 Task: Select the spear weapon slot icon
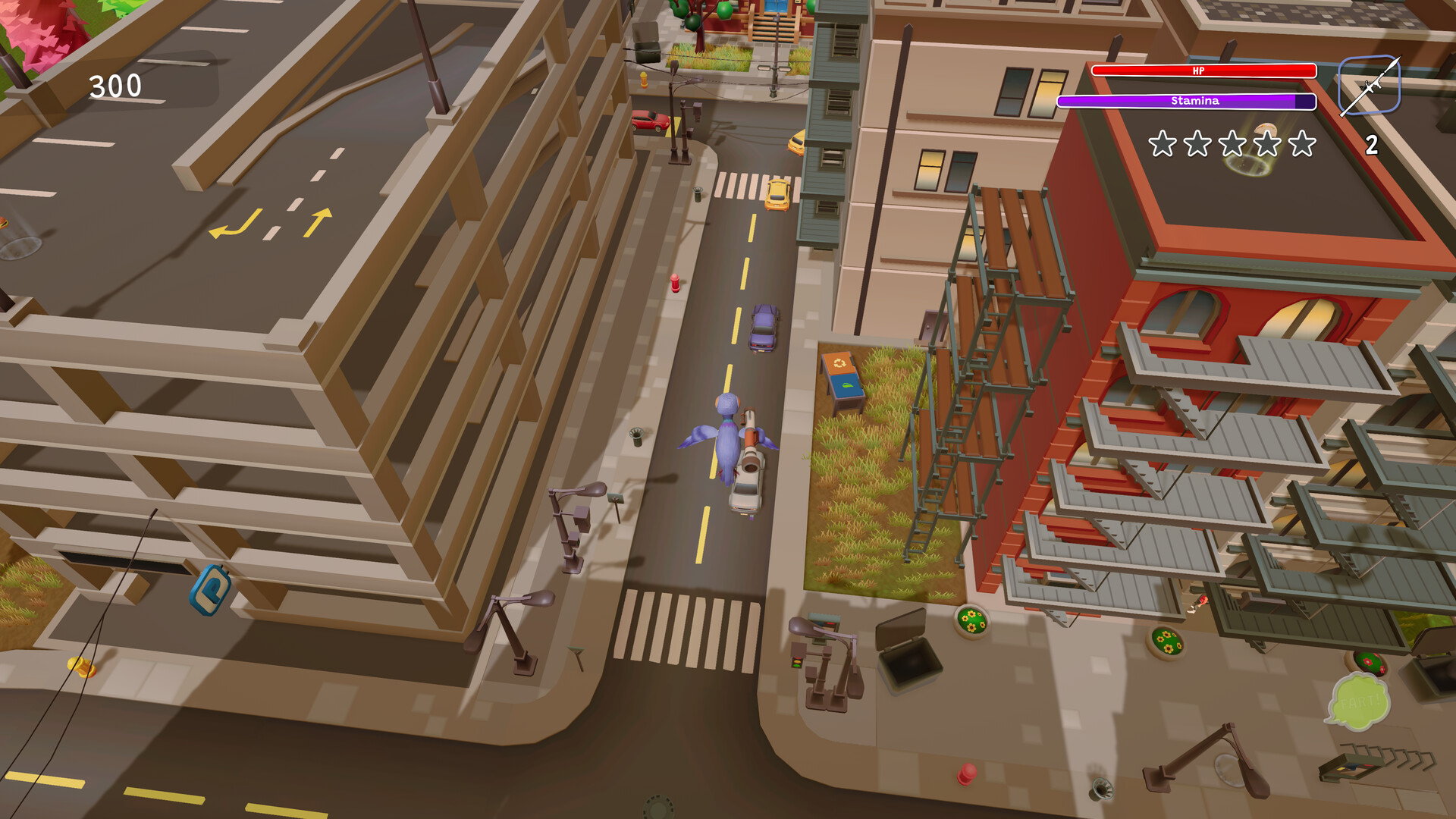click(x=1370, y=85)
